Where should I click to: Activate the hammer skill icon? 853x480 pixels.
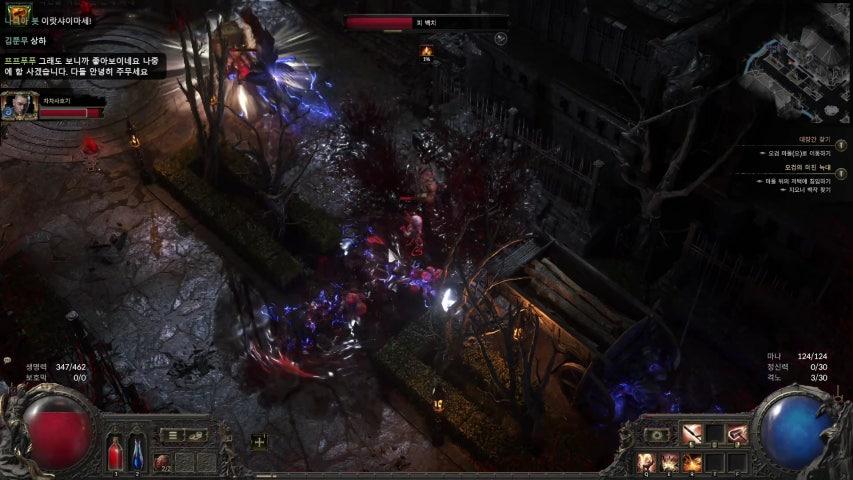pos(738,434)
